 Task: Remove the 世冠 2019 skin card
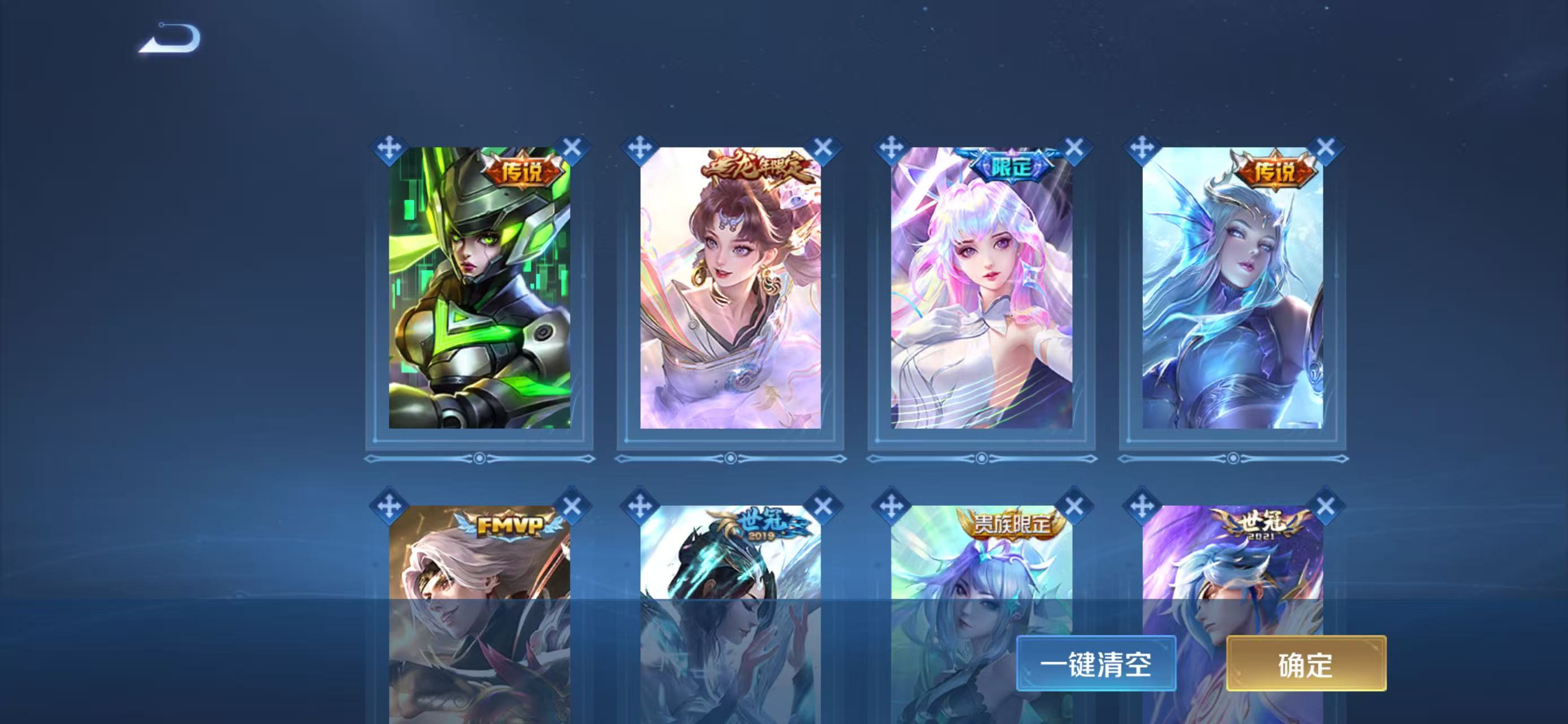click(x=823, y=506)
